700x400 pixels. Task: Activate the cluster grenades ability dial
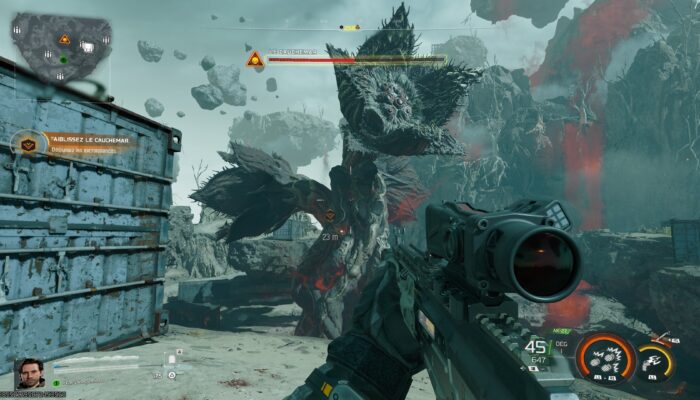pyautogui.click(x=606, y=359)
